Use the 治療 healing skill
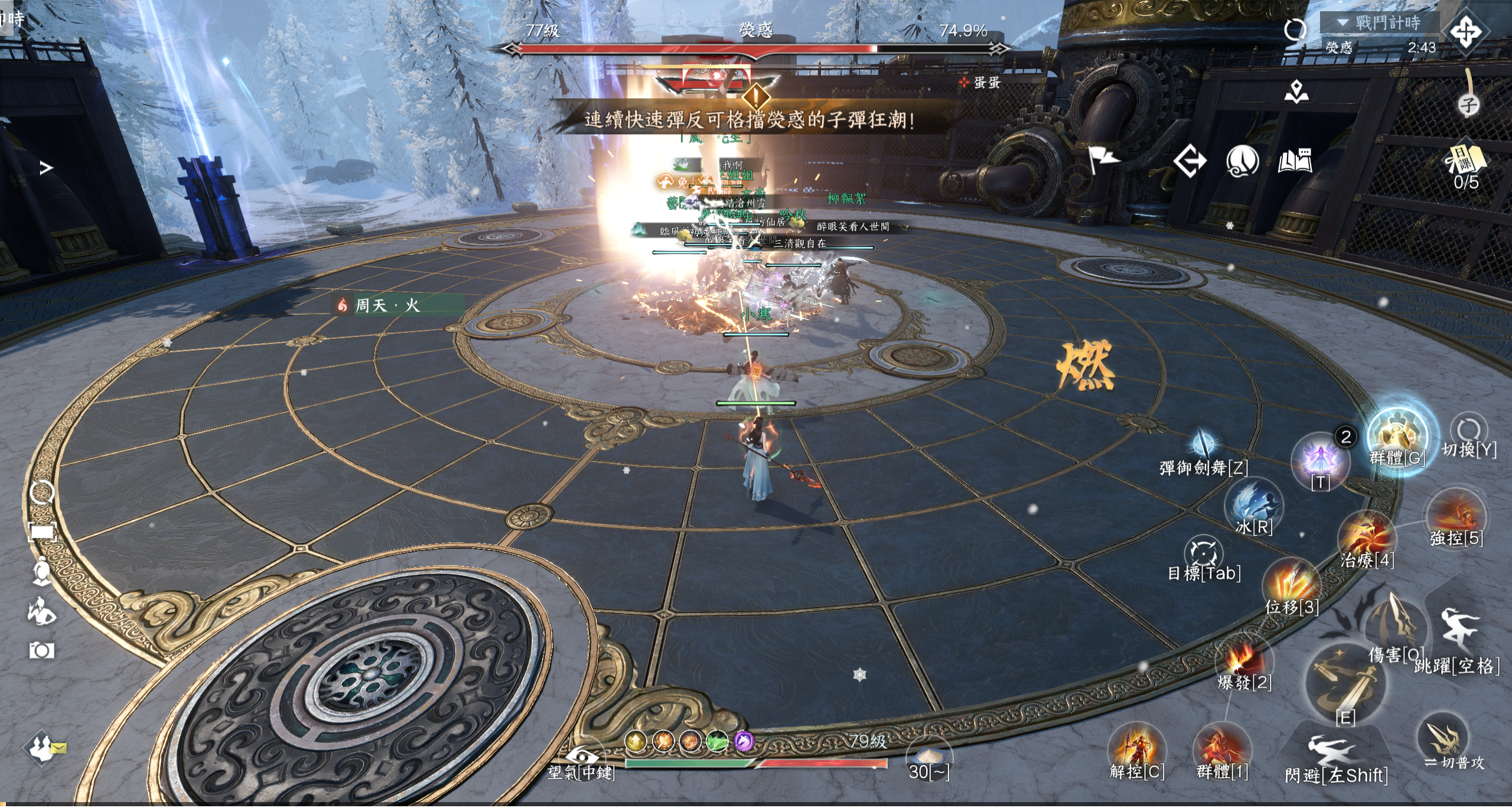The height and width of the screenshot is (808, 1512). click(1367, 537)
